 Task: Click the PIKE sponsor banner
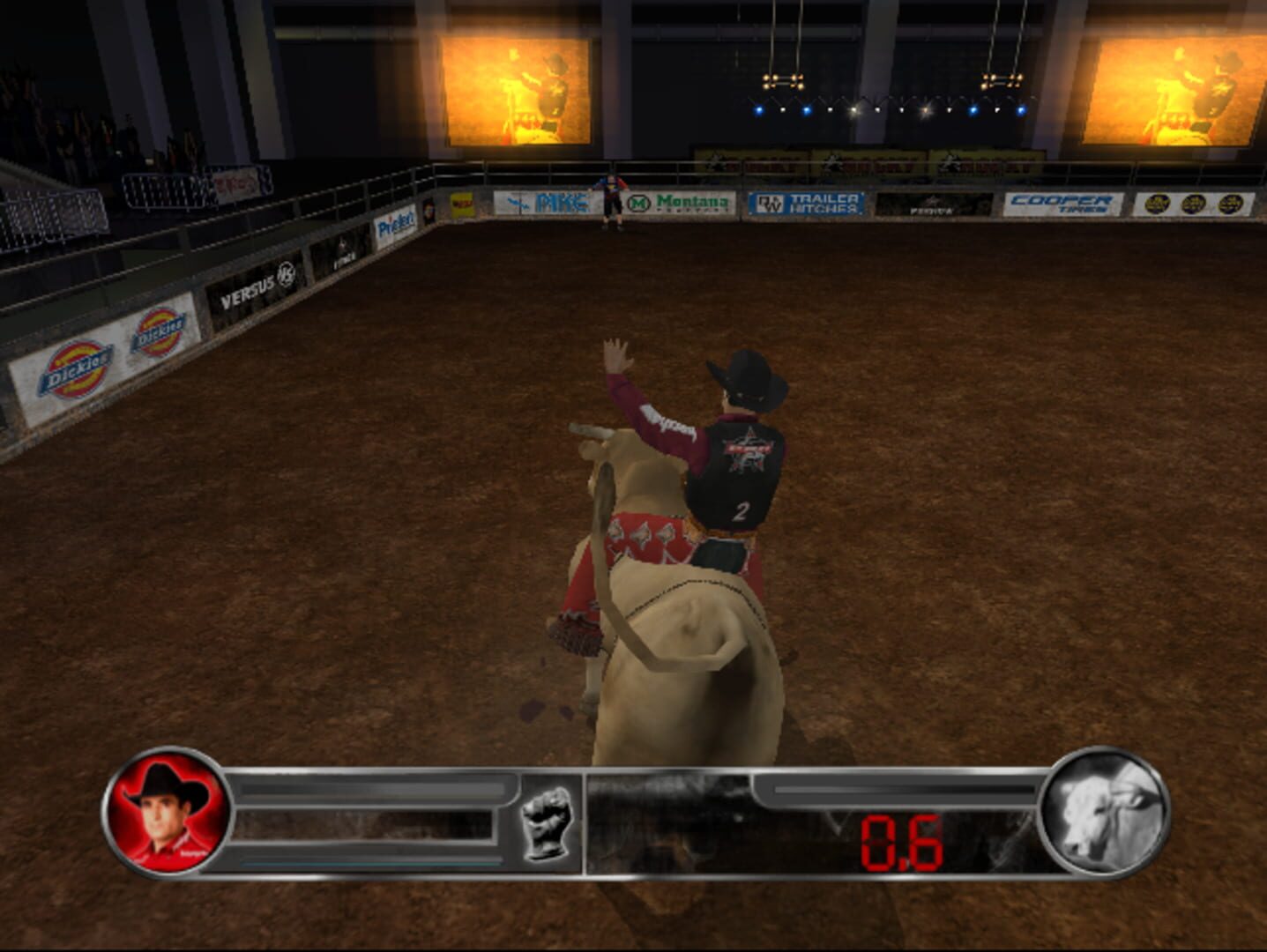click(563, 201)
